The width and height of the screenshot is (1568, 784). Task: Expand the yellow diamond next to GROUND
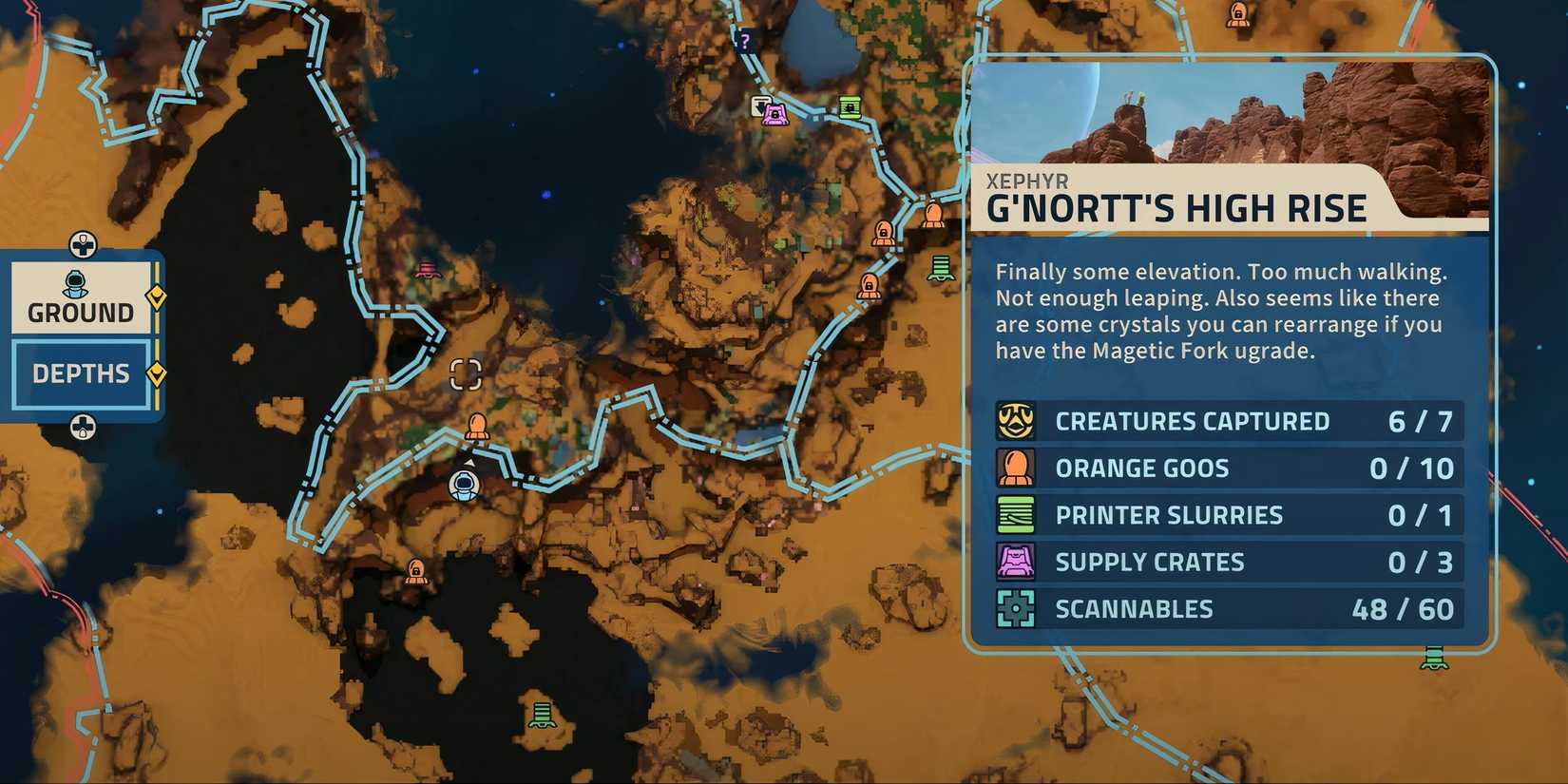pos(155,296)
